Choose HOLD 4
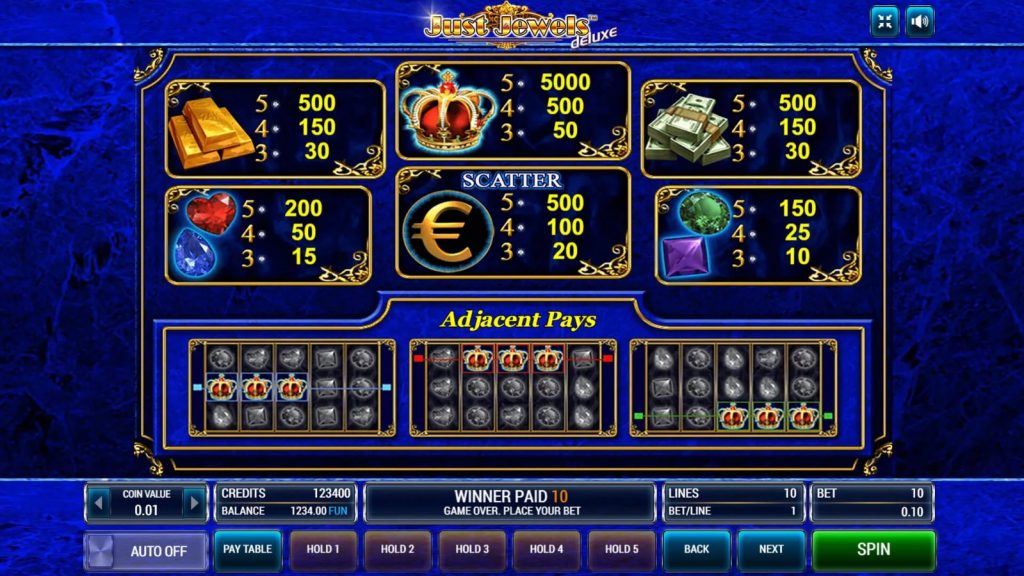Image resolution: width=1024 pixels, height=576 pixels. [x=546, y=550]
